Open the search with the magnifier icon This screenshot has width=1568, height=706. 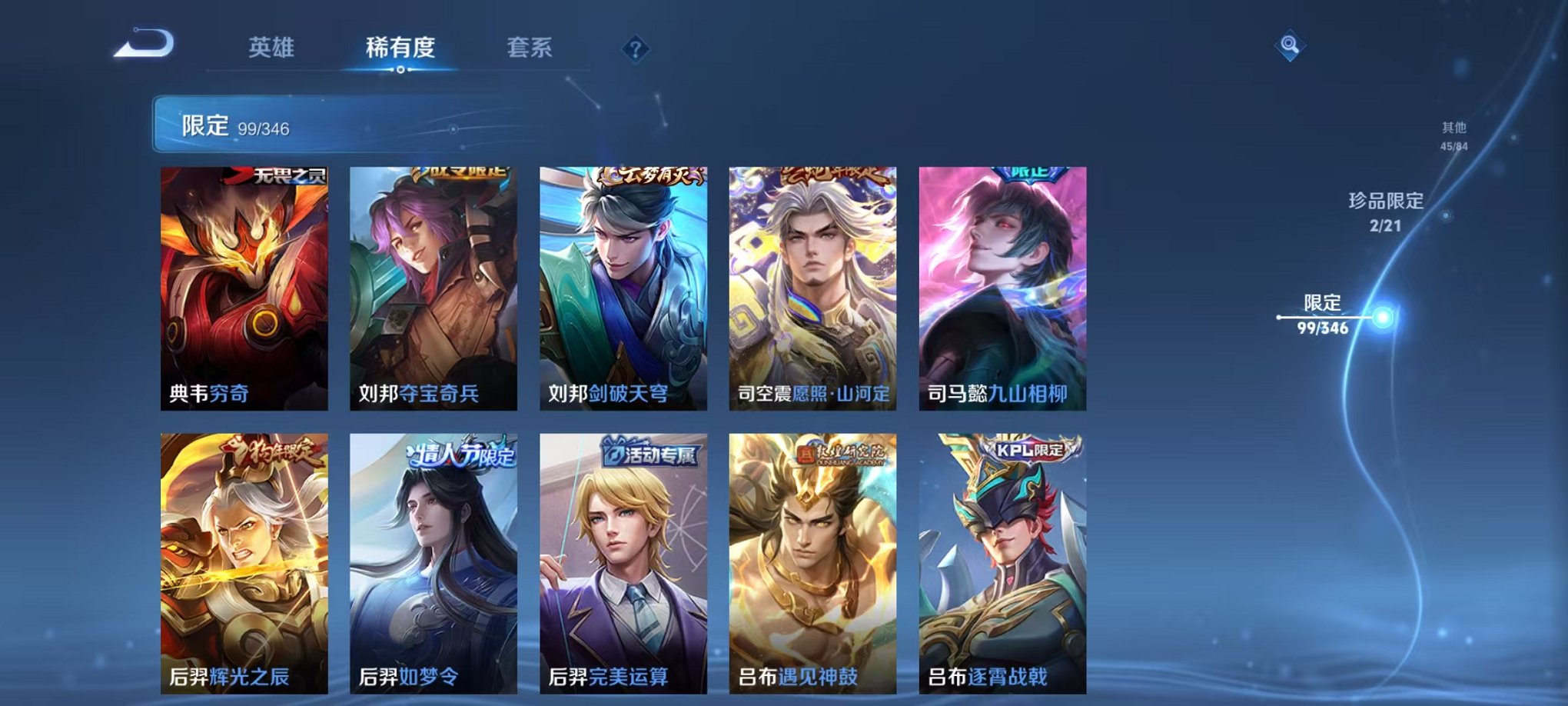[x=1289, y=45]
